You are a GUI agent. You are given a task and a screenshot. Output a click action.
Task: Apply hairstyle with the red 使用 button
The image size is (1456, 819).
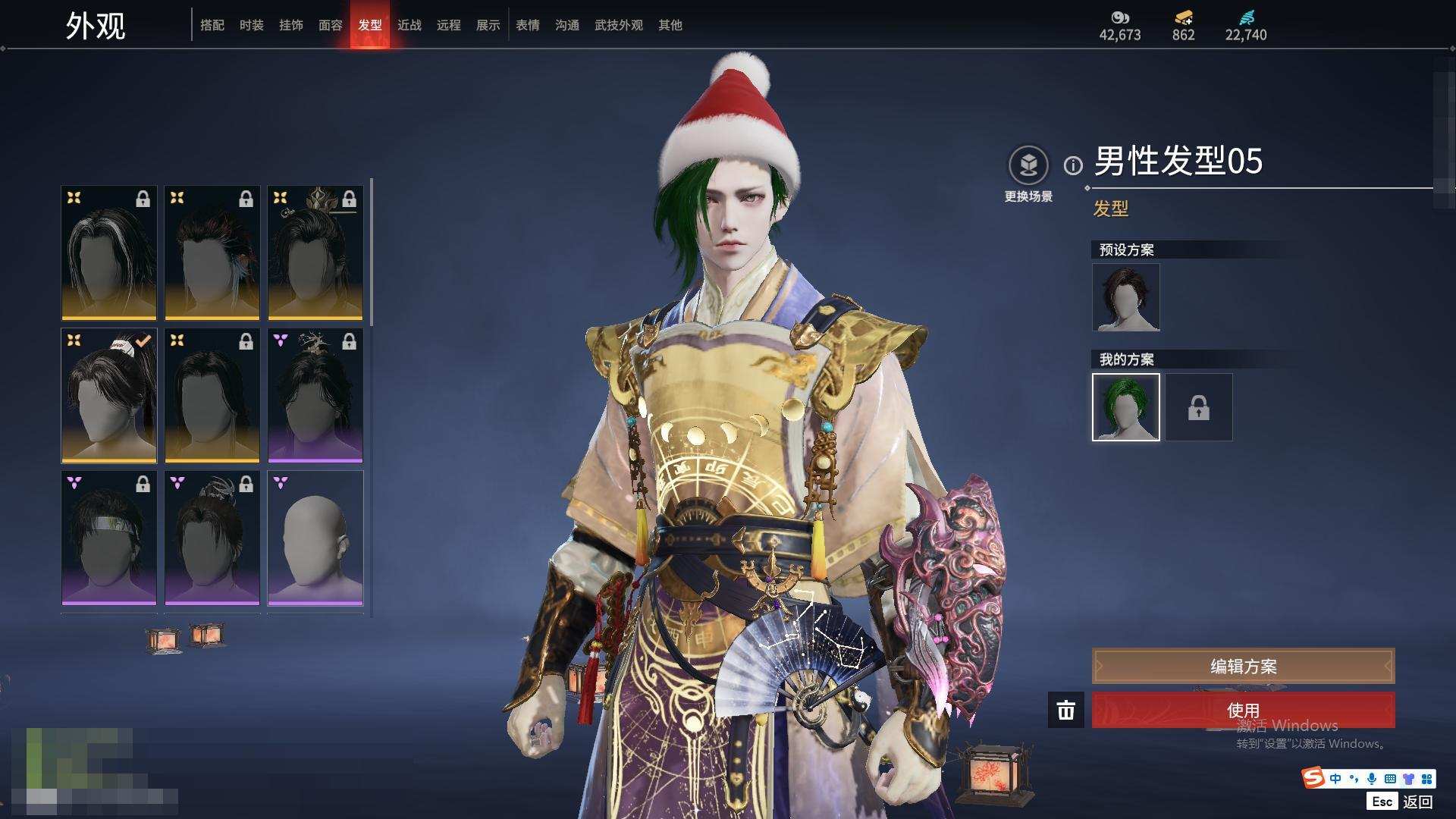coord(1243,710)
